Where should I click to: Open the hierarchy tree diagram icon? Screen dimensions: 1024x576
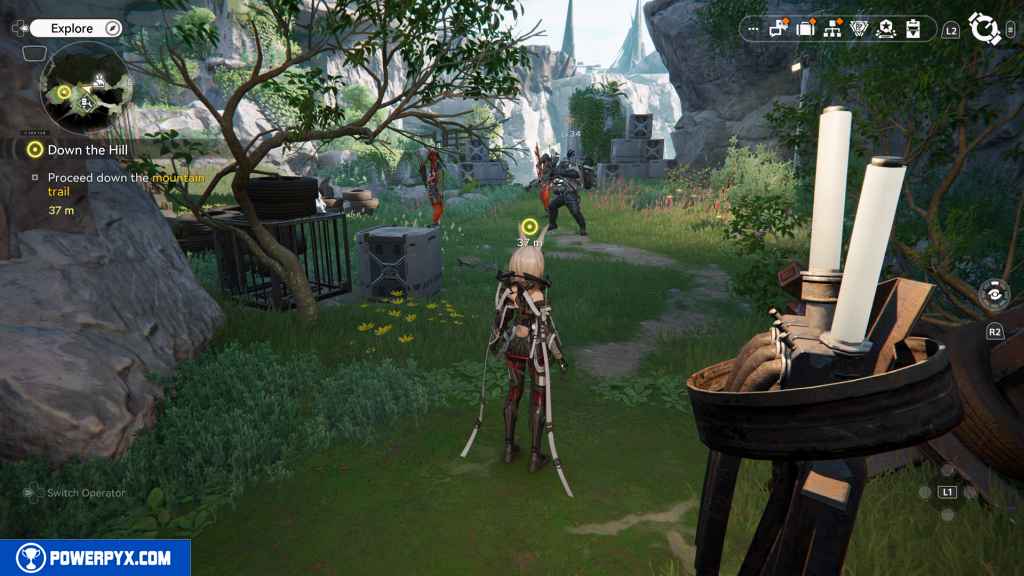[832, 29]
